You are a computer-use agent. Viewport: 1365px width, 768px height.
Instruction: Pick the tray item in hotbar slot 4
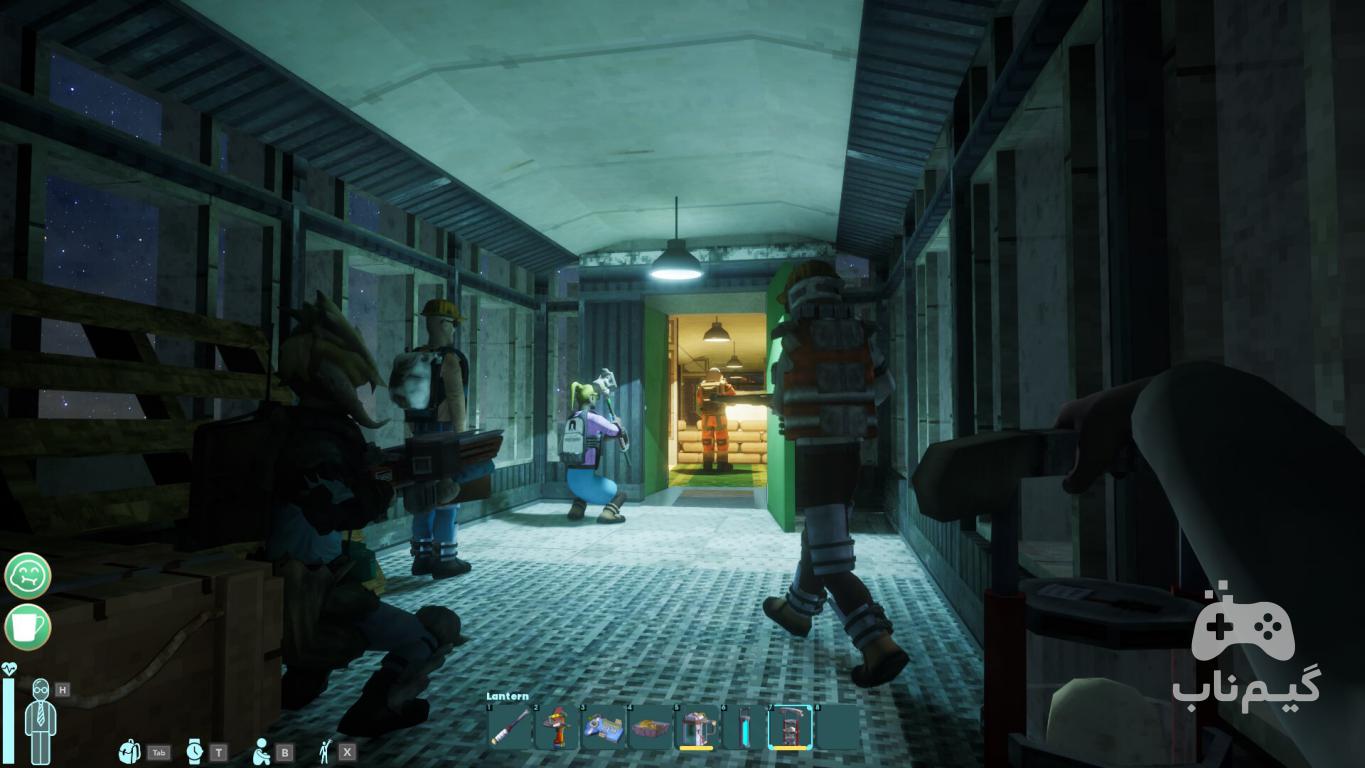point(651,727)
